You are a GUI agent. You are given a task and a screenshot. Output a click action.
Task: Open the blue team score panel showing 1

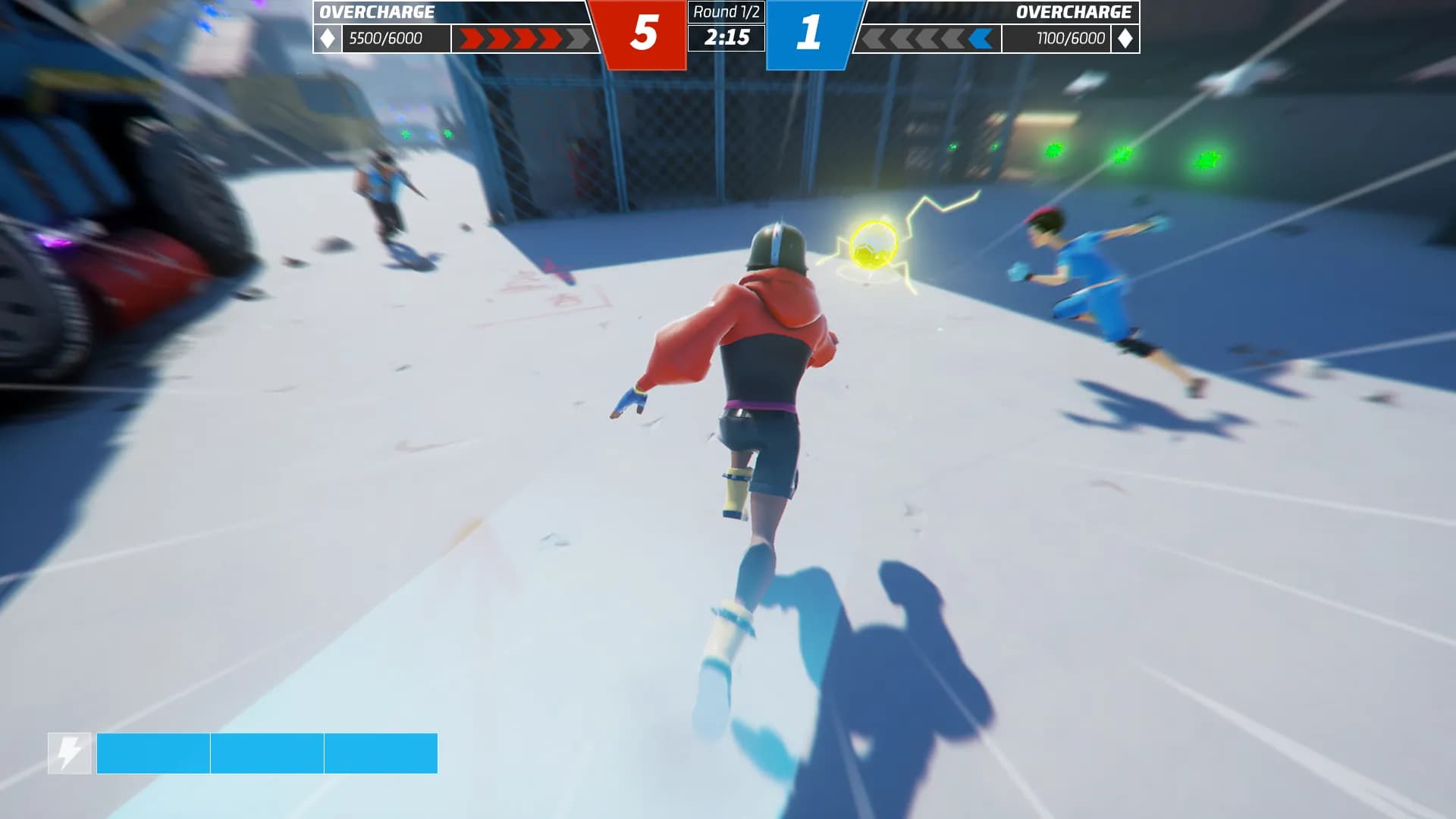tap(808, 32)
